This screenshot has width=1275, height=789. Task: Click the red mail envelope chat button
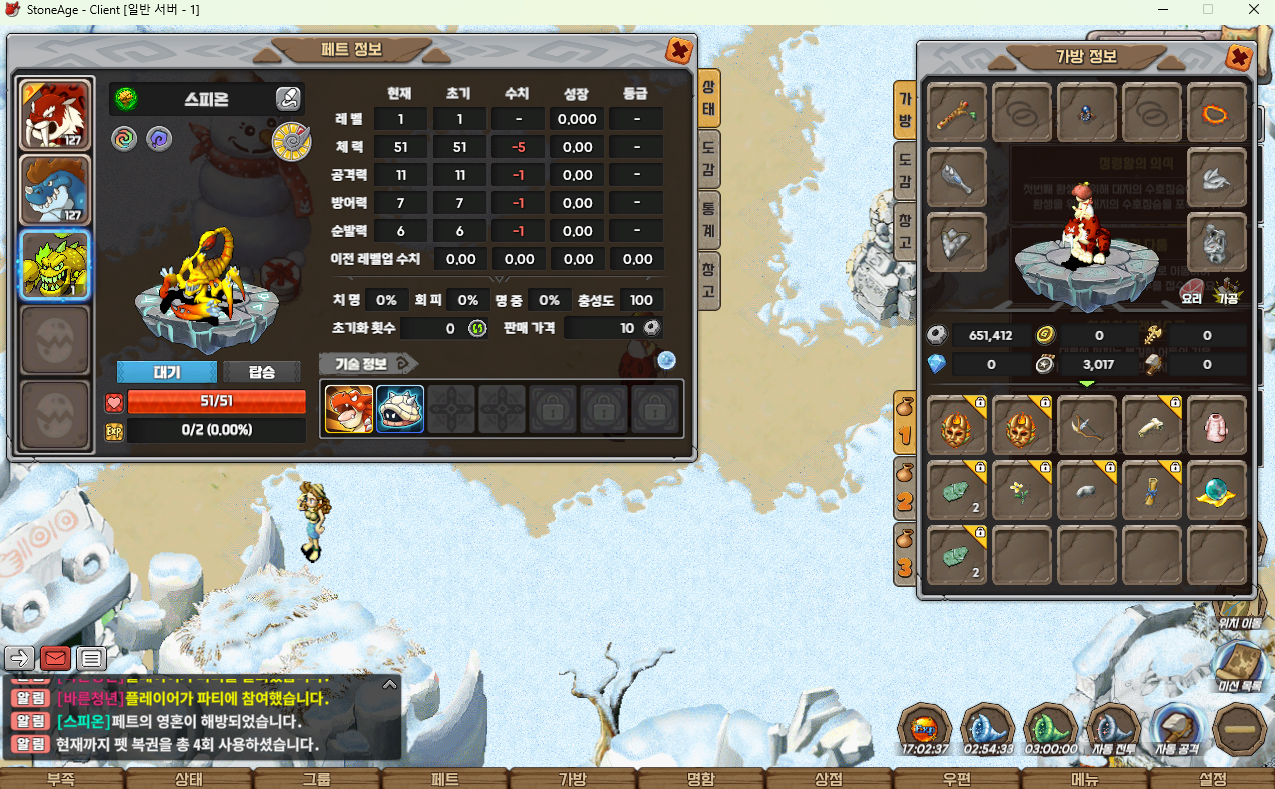[x=55, y=658]
